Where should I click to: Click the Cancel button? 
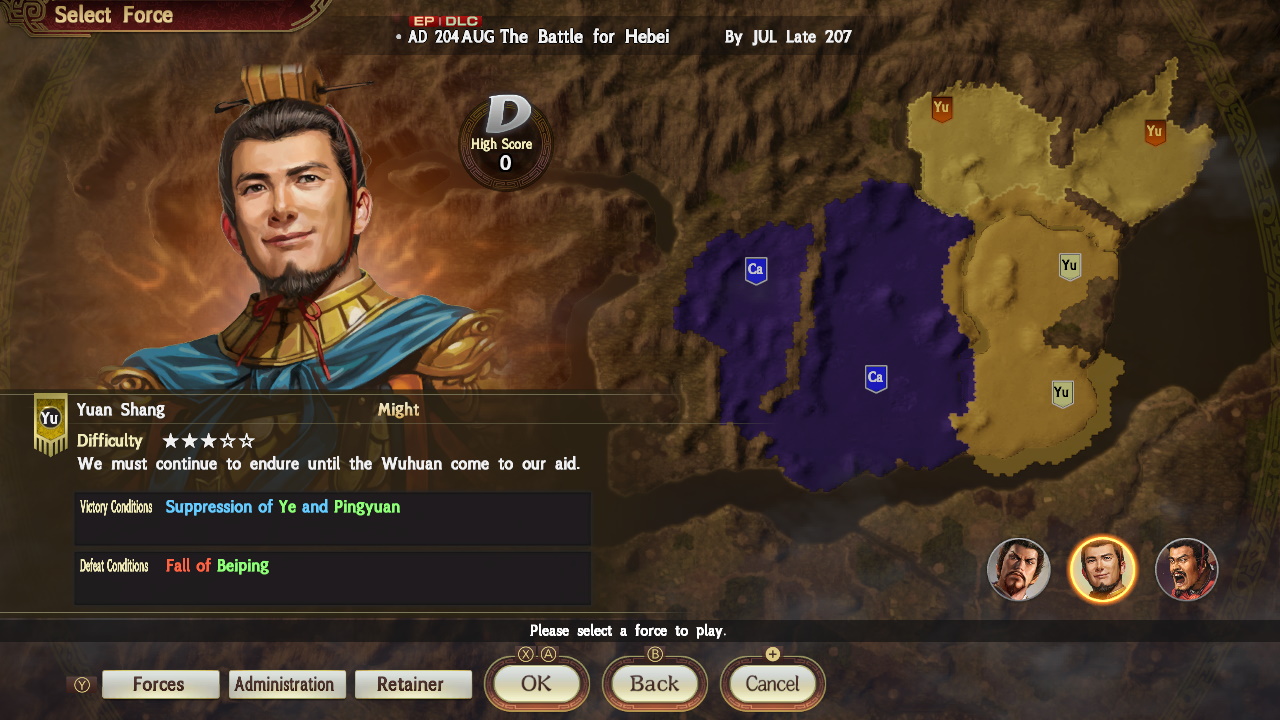tap(771, 684)
